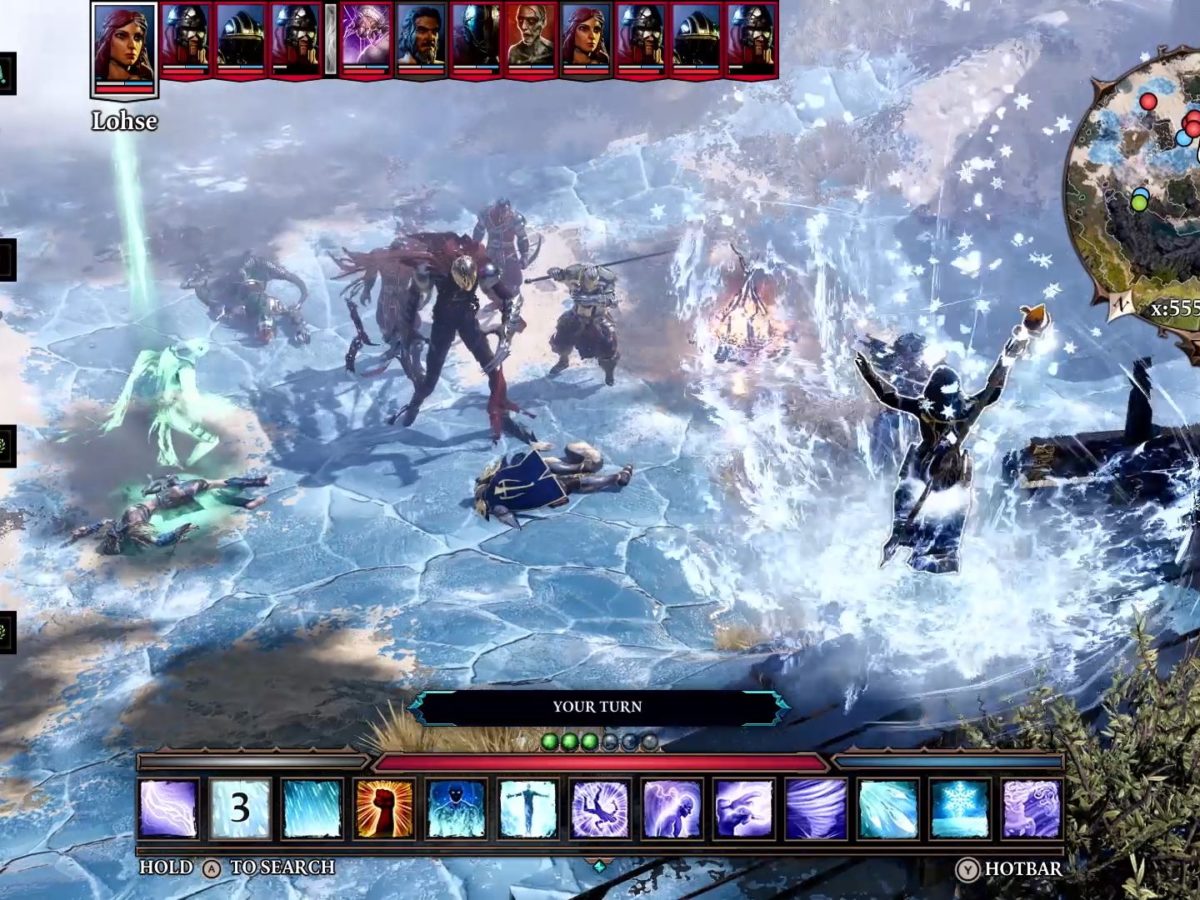The height and width of the screenshot is (900, 1200).
Task: Use the purple smoke cloud skill
Action: 1032,808
